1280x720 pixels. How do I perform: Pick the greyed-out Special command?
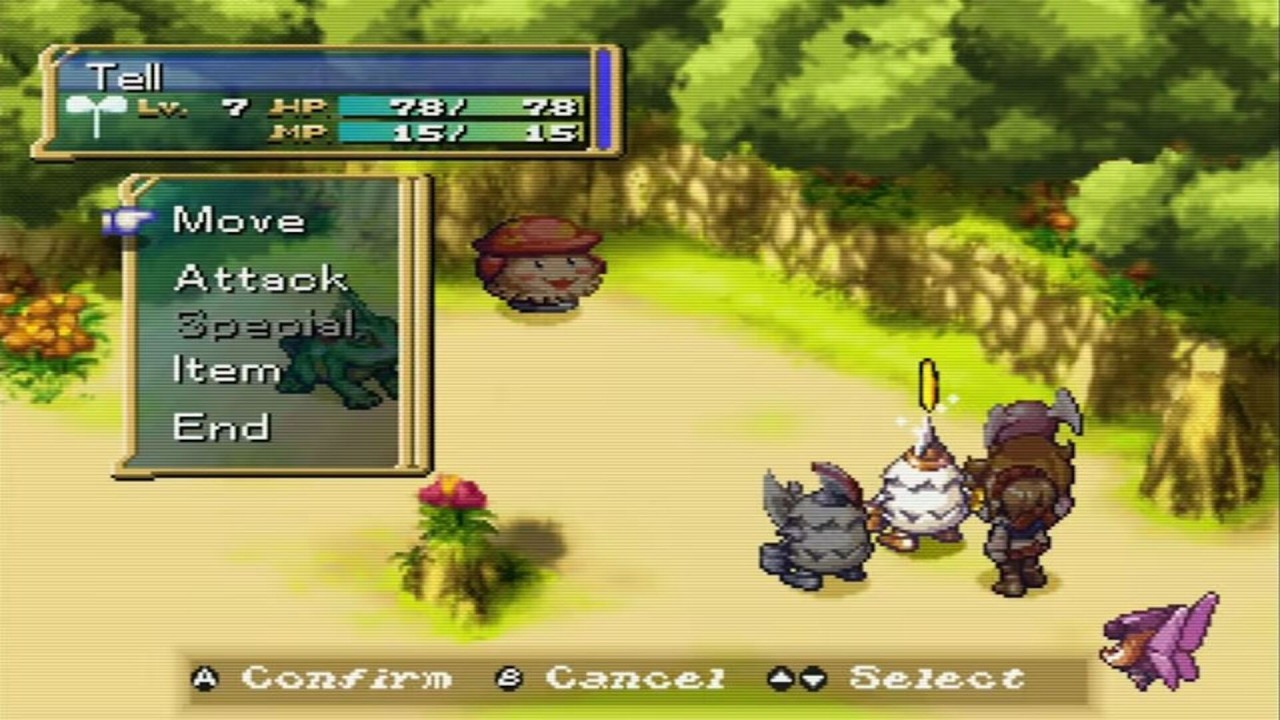click(x=264, y=324)
